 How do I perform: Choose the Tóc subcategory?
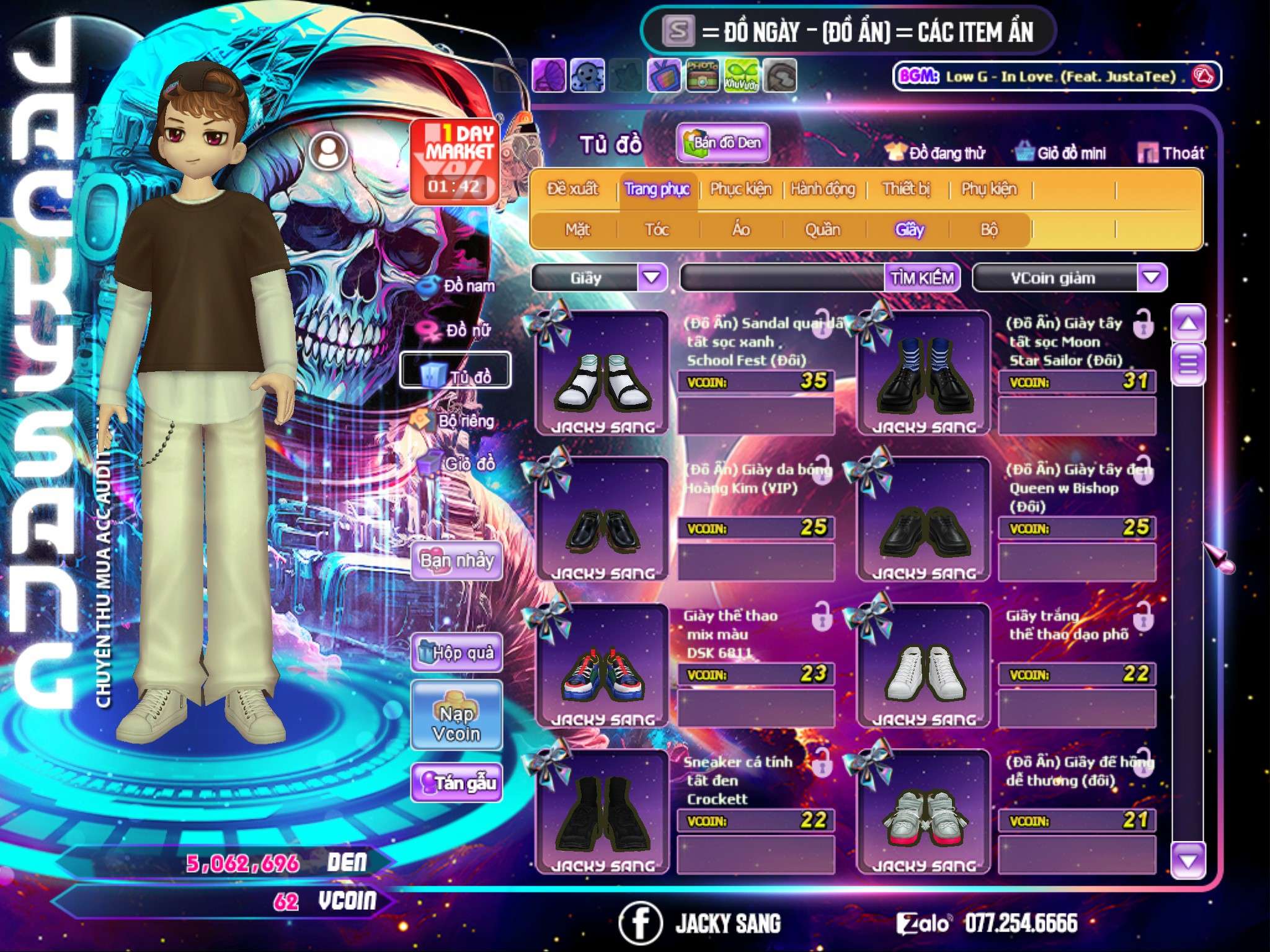click(x=657, y=230)
